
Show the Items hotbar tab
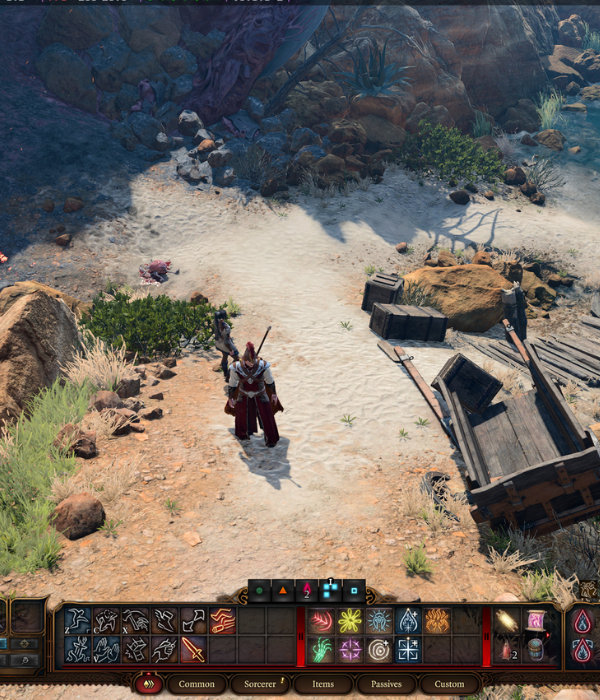click(323, 684)
